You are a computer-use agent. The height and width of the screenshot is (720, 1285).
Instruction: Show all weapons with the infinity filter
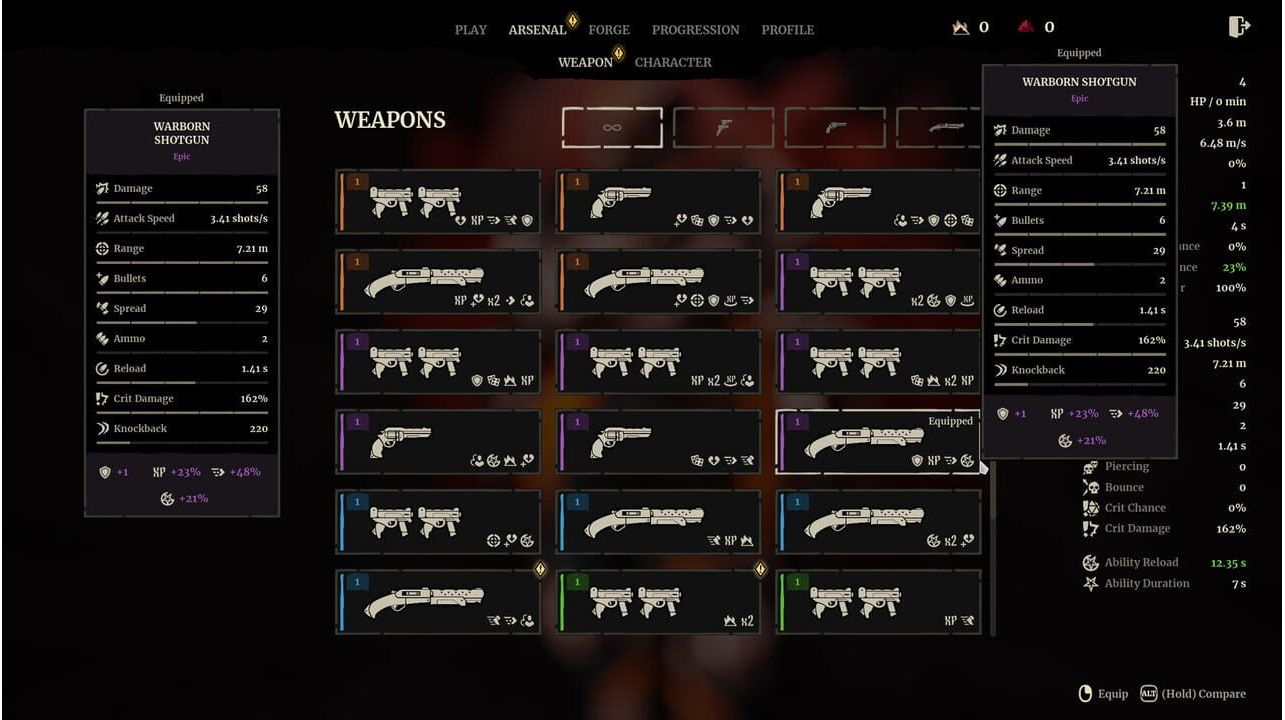(612, 128)
